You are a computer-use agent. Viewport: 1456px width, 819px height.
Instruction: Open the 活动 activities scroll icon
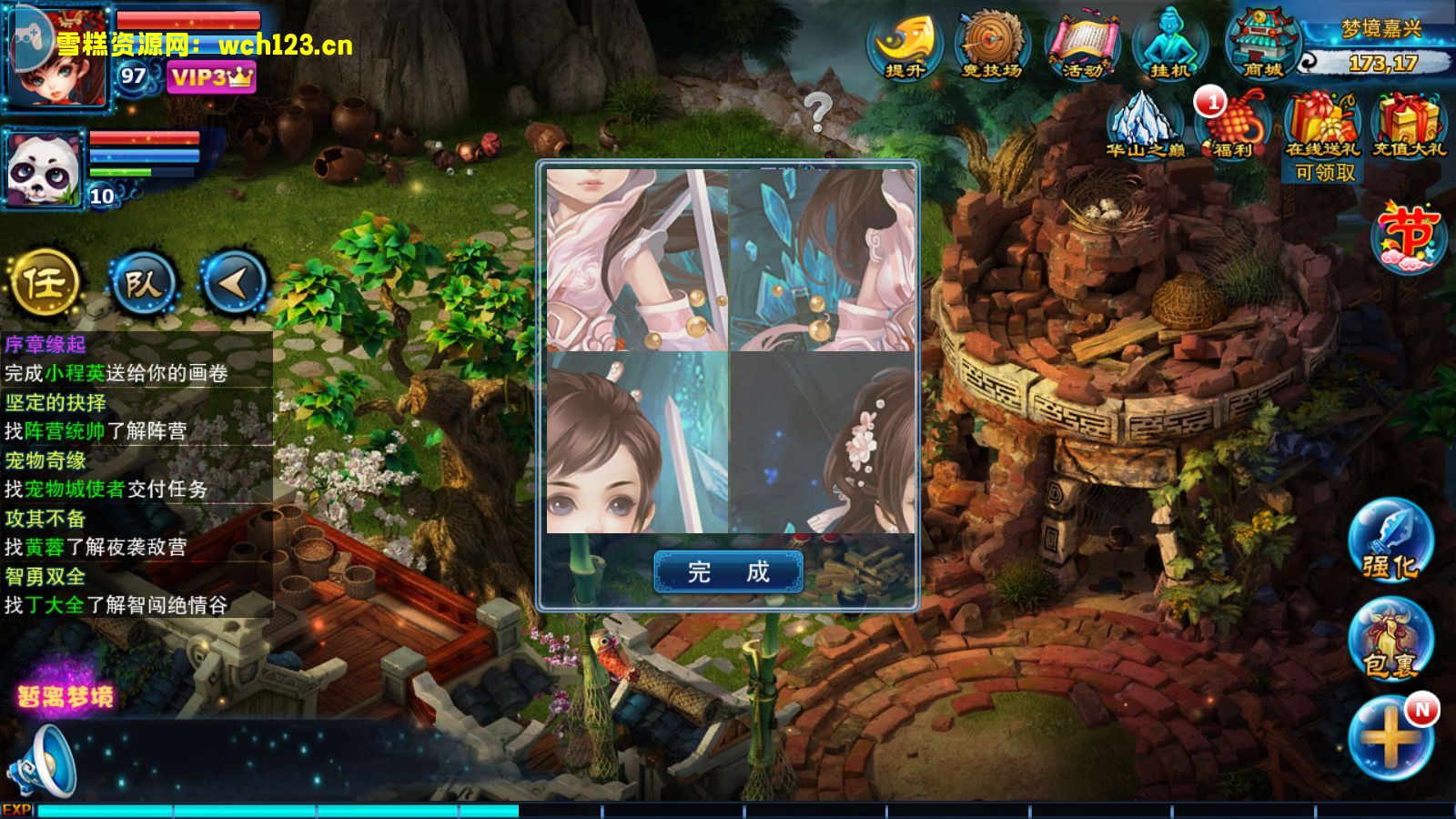[1081, 45]
